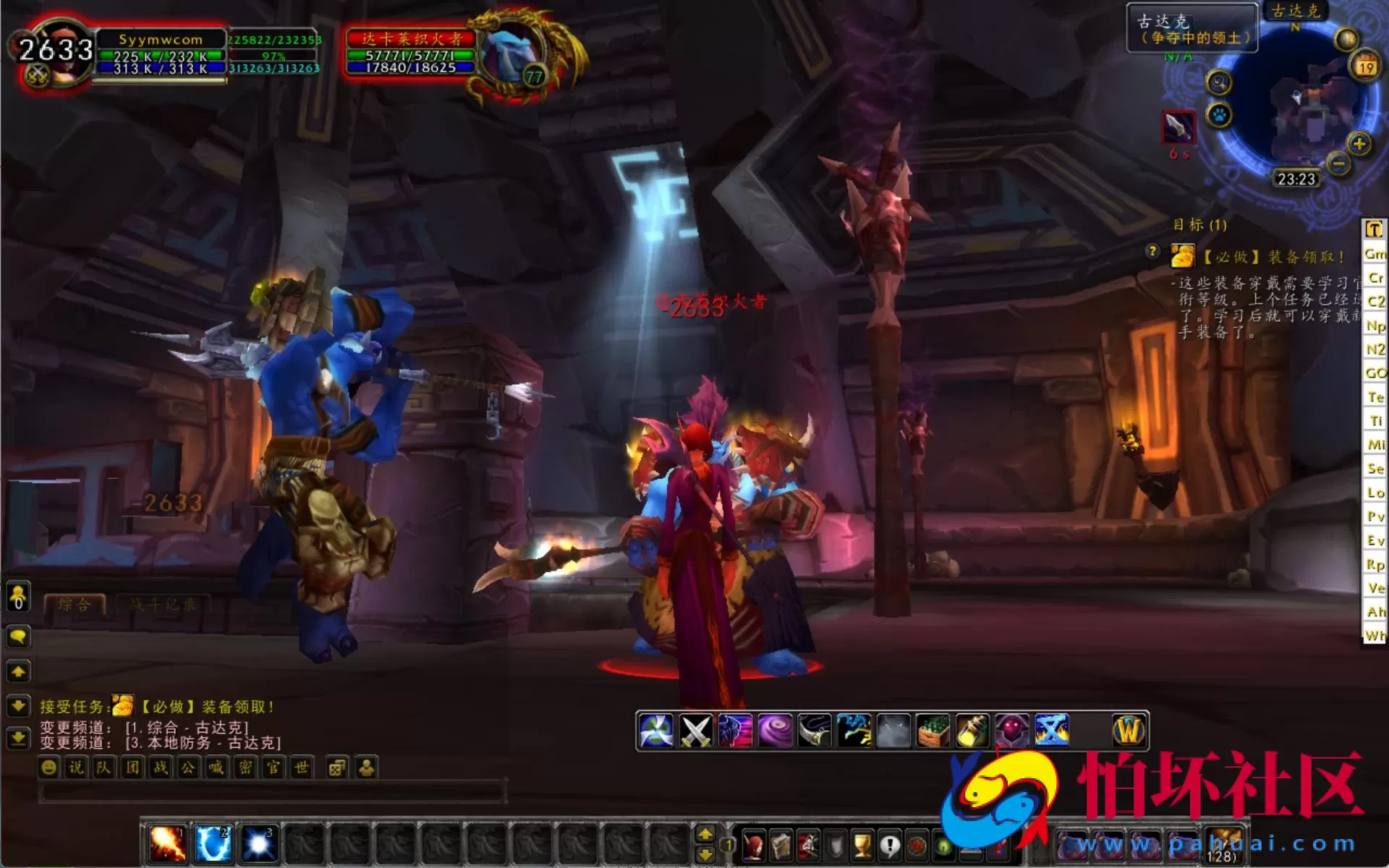Open the quest log speech-bubble icon
The height and width of the screenshot is (868, 1389).
(x=890, y=844)
